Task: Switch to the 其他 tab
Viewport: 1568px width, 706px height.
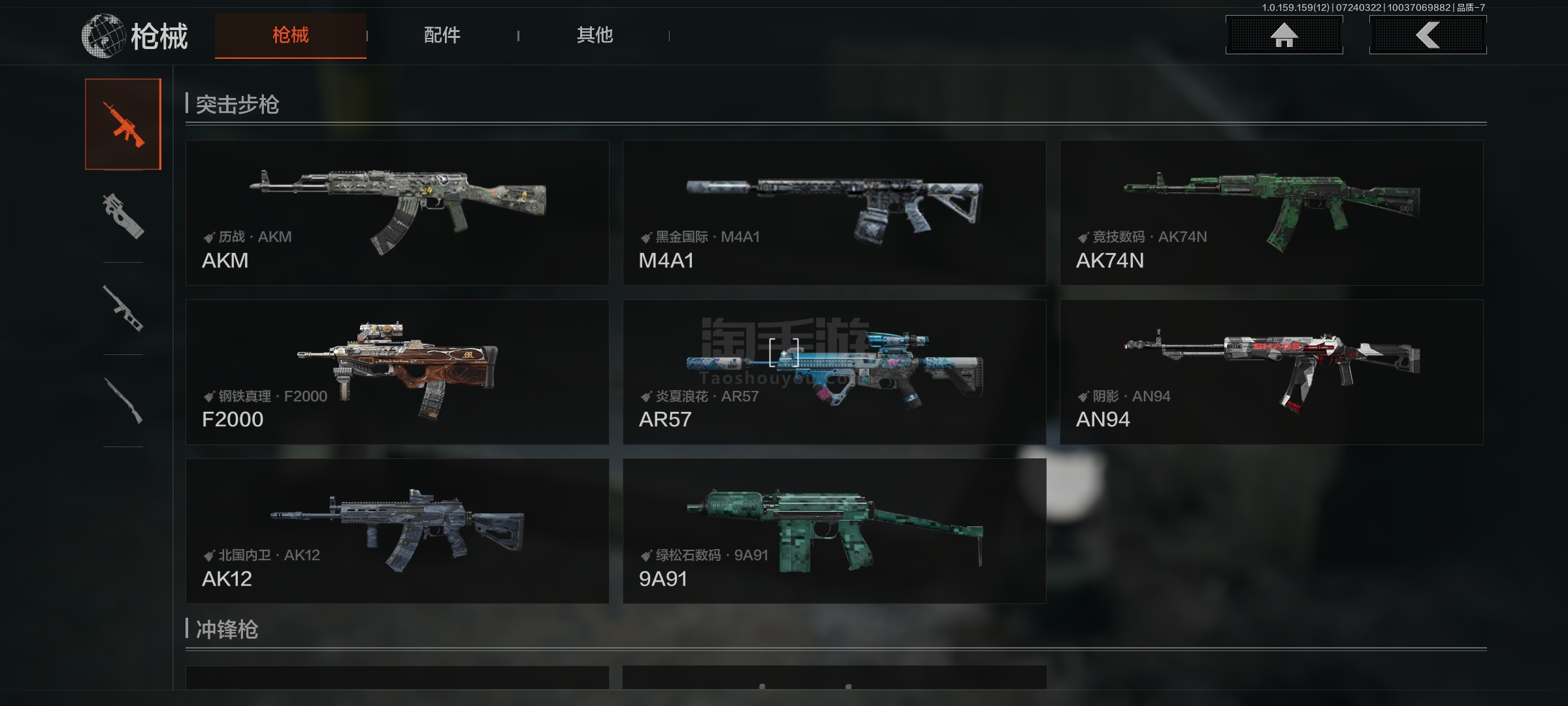Action: [595, 35]
